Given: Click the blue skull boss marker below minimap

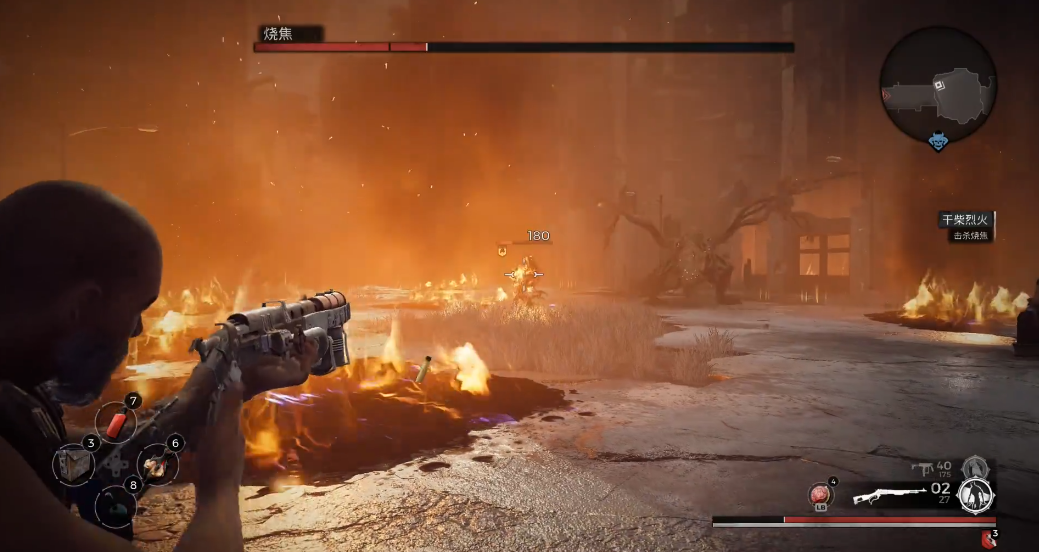Looking at the screenshot, I should point(938,143).
